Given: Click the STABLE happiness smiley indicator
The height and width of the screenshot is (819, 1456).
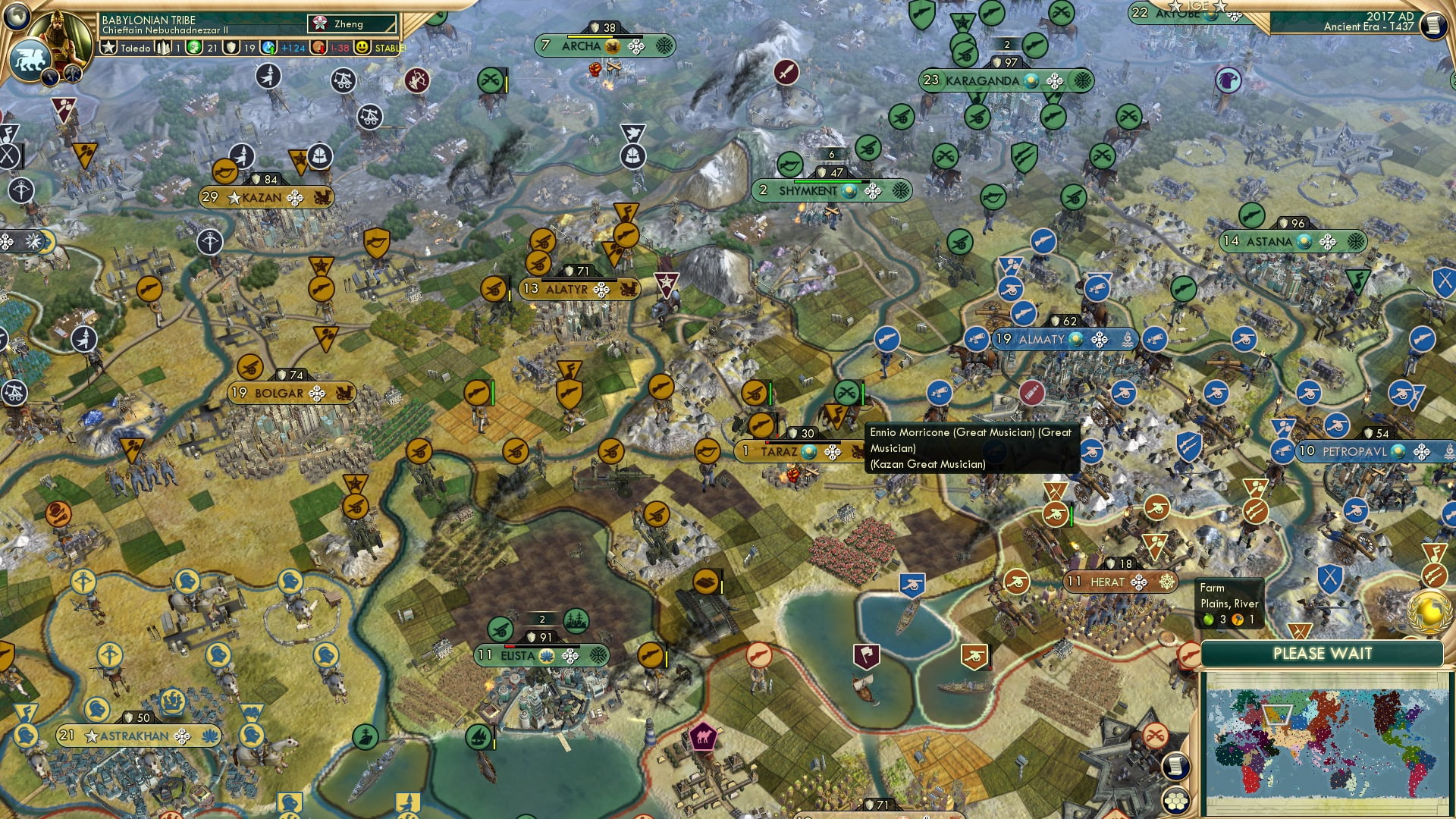Looking at the screenshot, I should coord(362,48).
